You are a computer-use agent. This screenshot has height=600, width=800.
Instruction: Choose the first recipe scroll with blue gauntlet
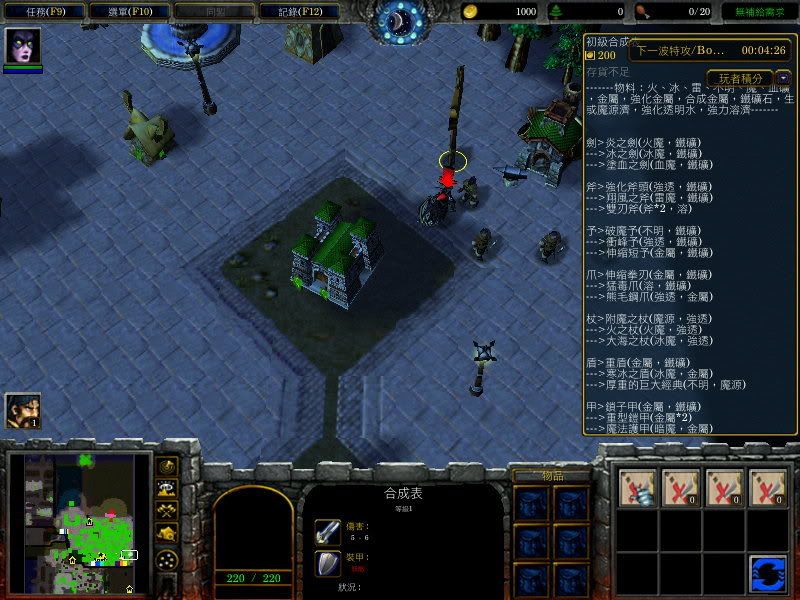637,487
